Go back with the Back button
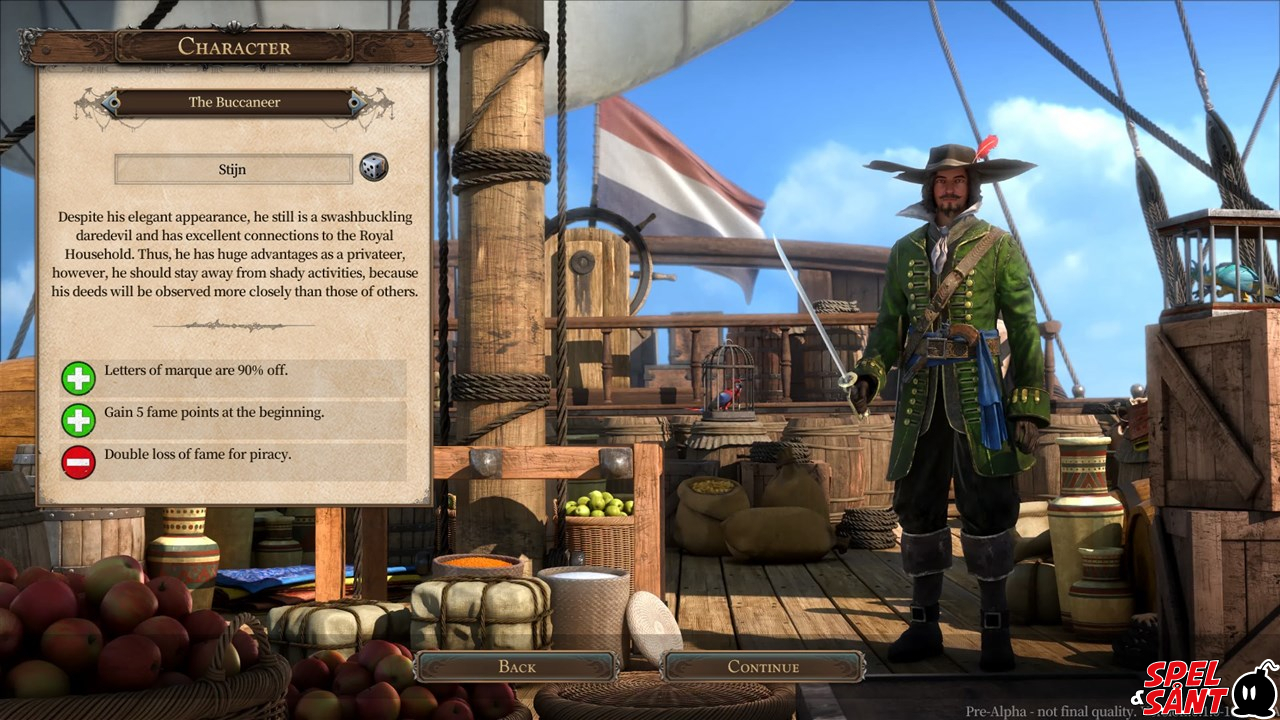This screenshot has width=1280, height=720. [516, 667]
